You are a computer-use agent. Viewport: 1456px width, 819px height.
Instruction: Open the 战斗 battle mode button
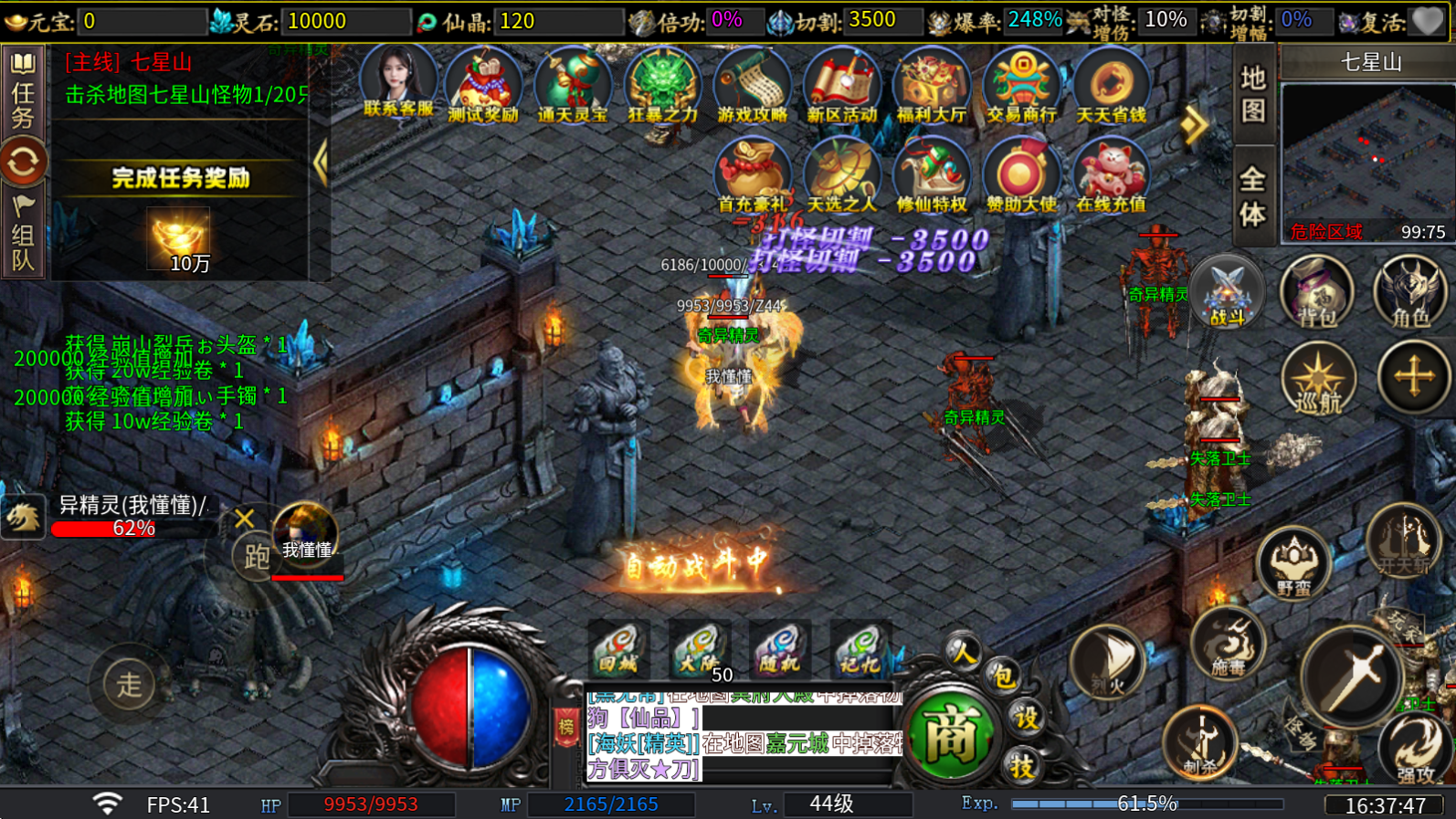tap(1227, 292)
